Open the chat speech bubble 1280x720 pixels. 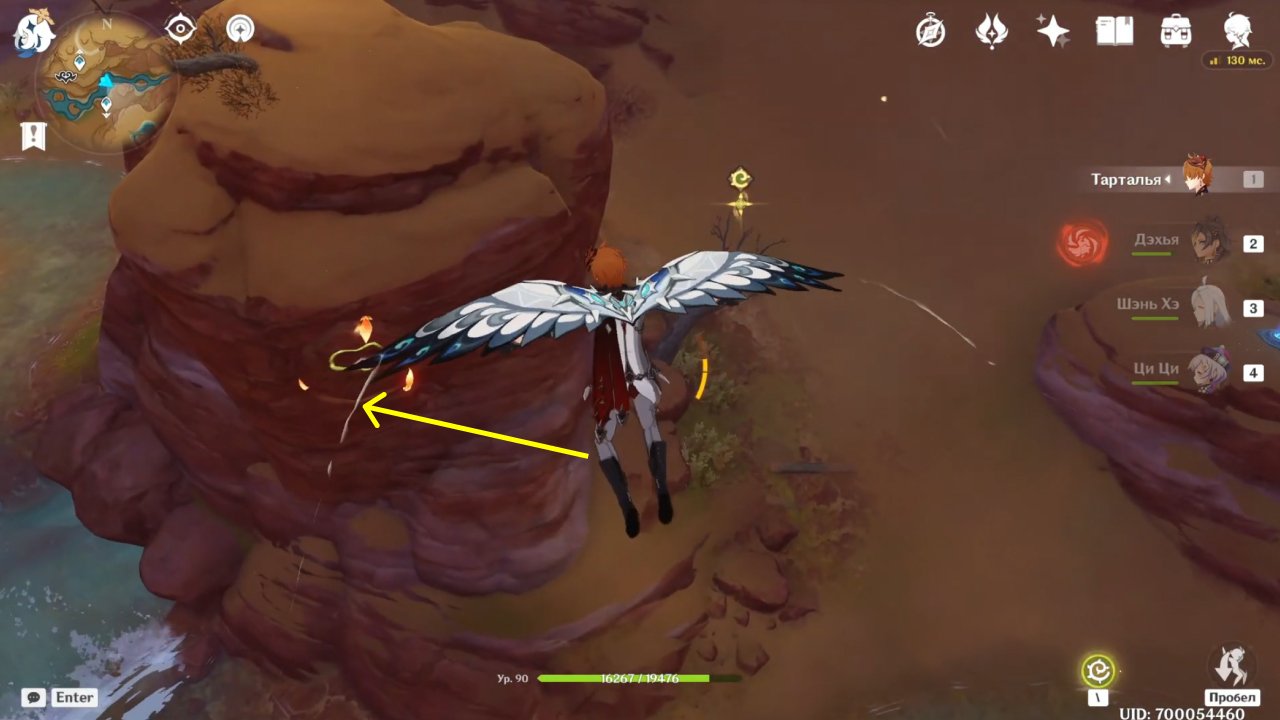click(x=34, y=697)
